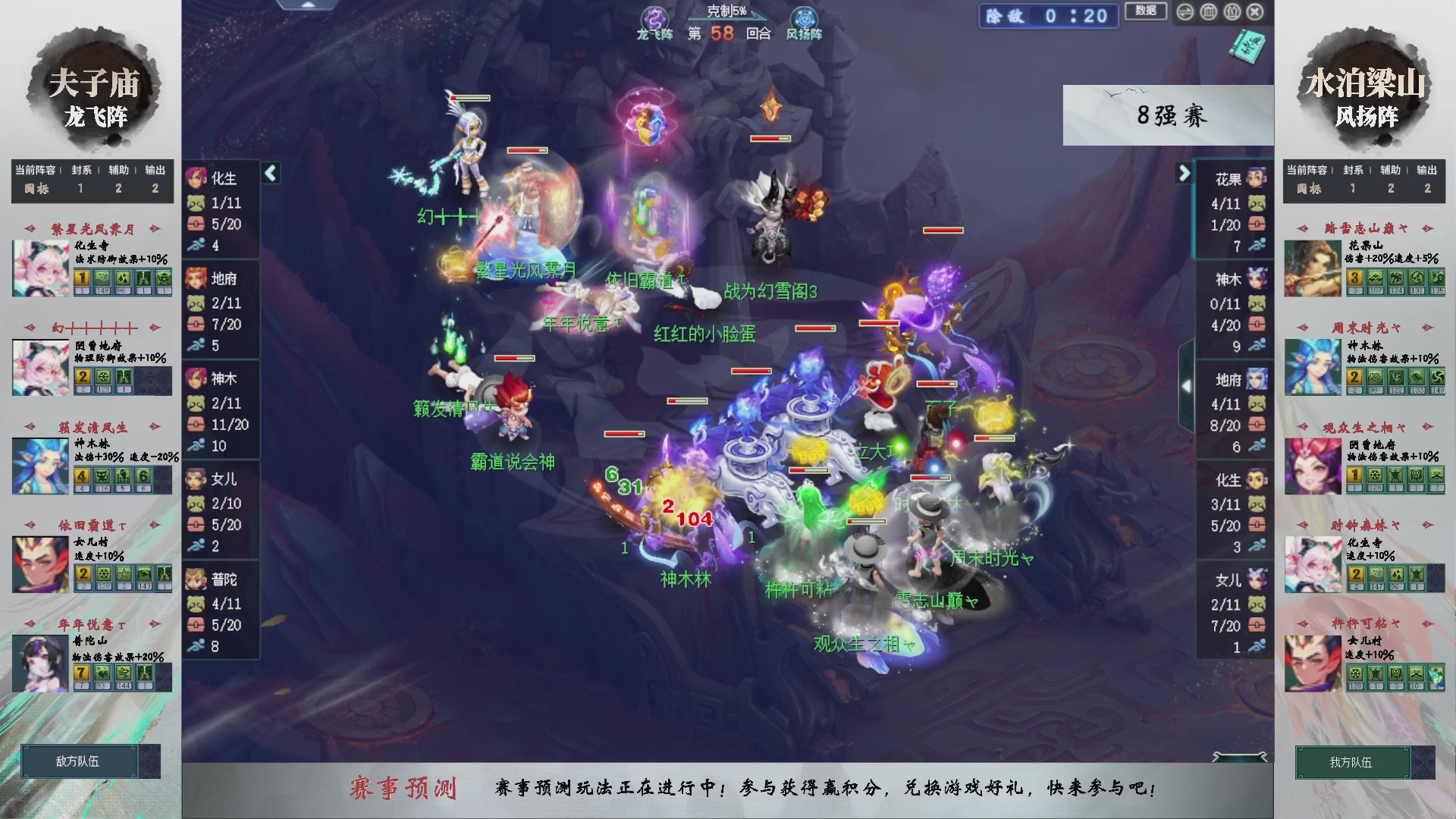This screenshot has width=1456, height=819.
Task: Toggle the battle effects display icon
Action: 1208,11
